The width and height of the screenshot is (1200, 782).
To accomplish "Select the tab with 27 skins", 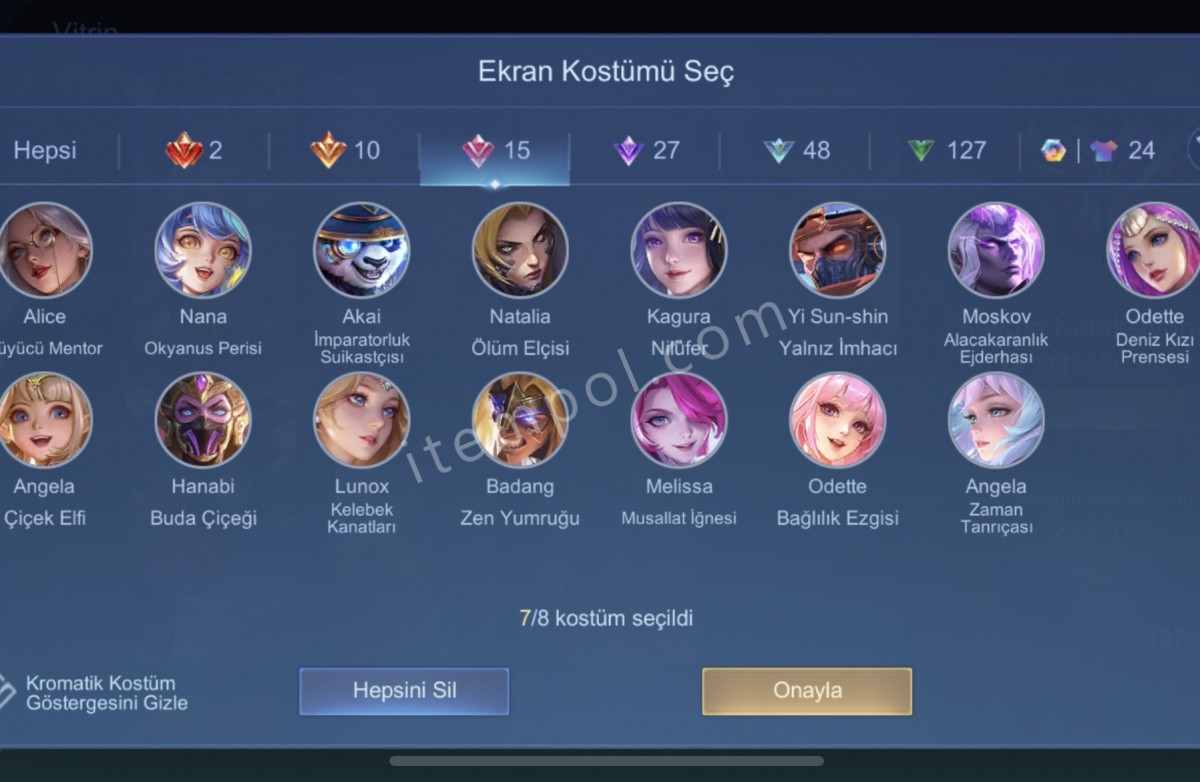I will coord(646,151).
